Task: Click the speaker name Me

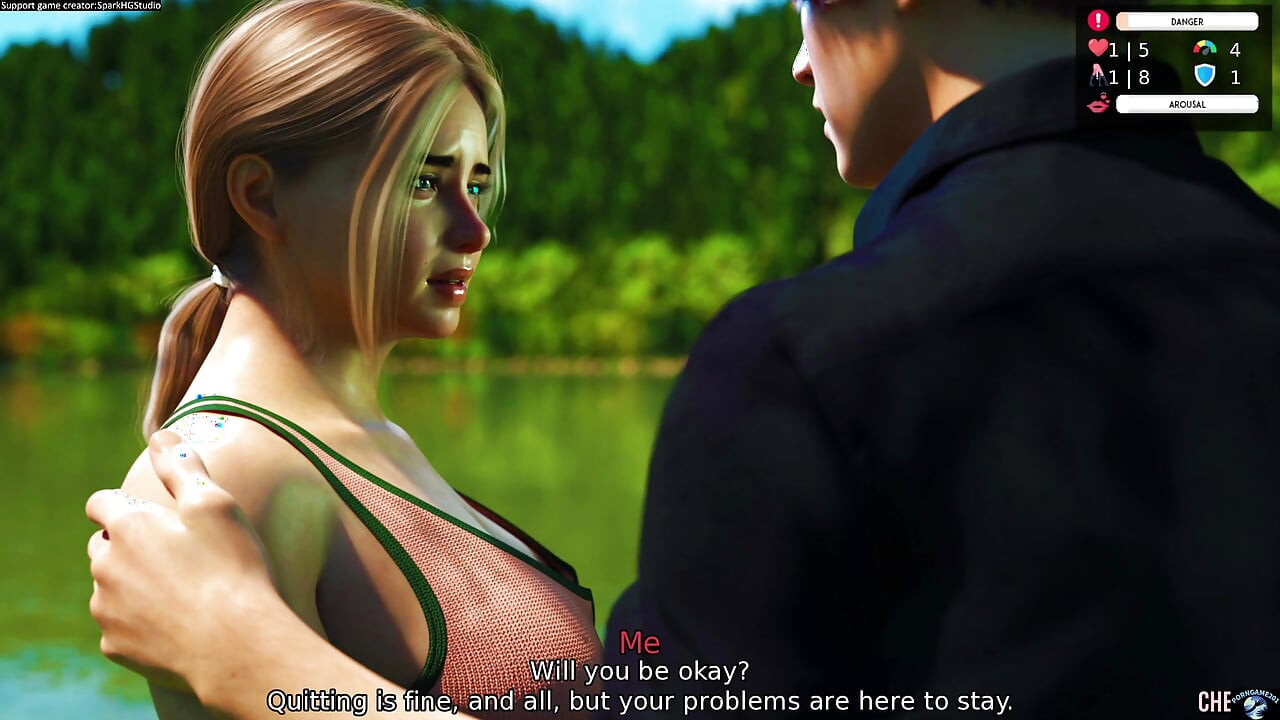Action: [x=639, y=643]
